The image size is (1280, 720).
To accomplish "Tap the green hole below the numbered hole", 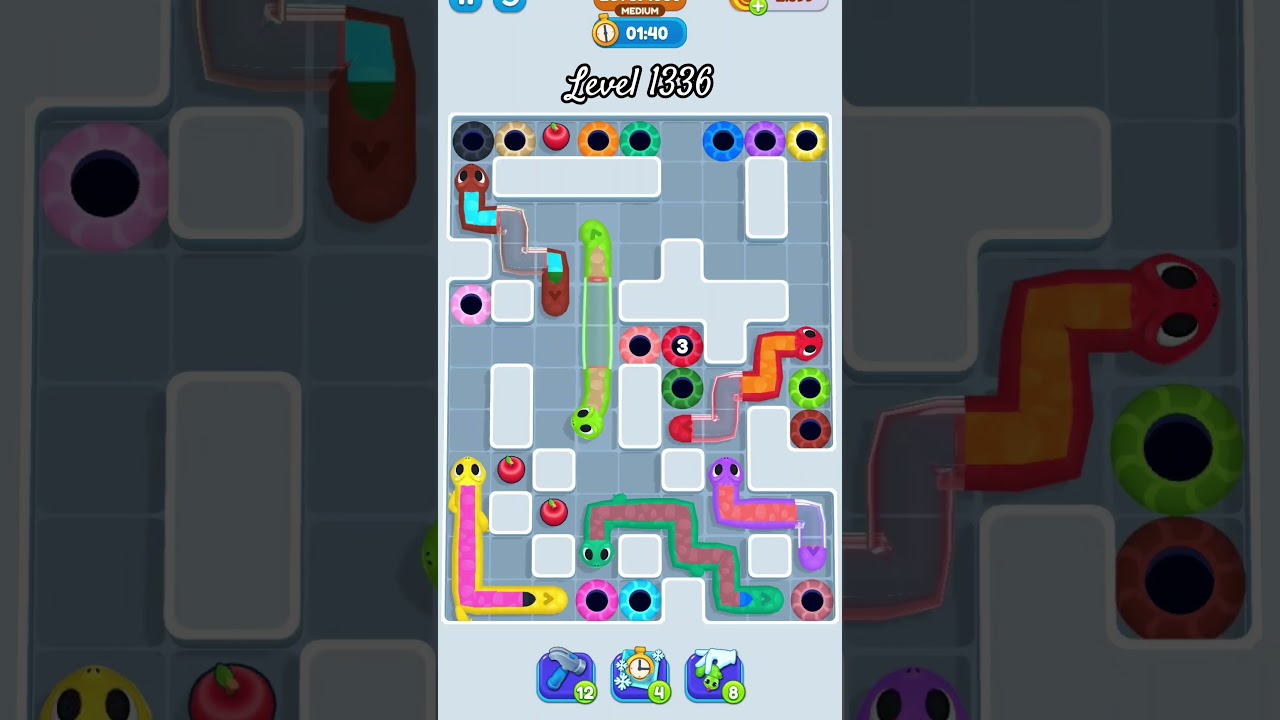I will point(682,388).
